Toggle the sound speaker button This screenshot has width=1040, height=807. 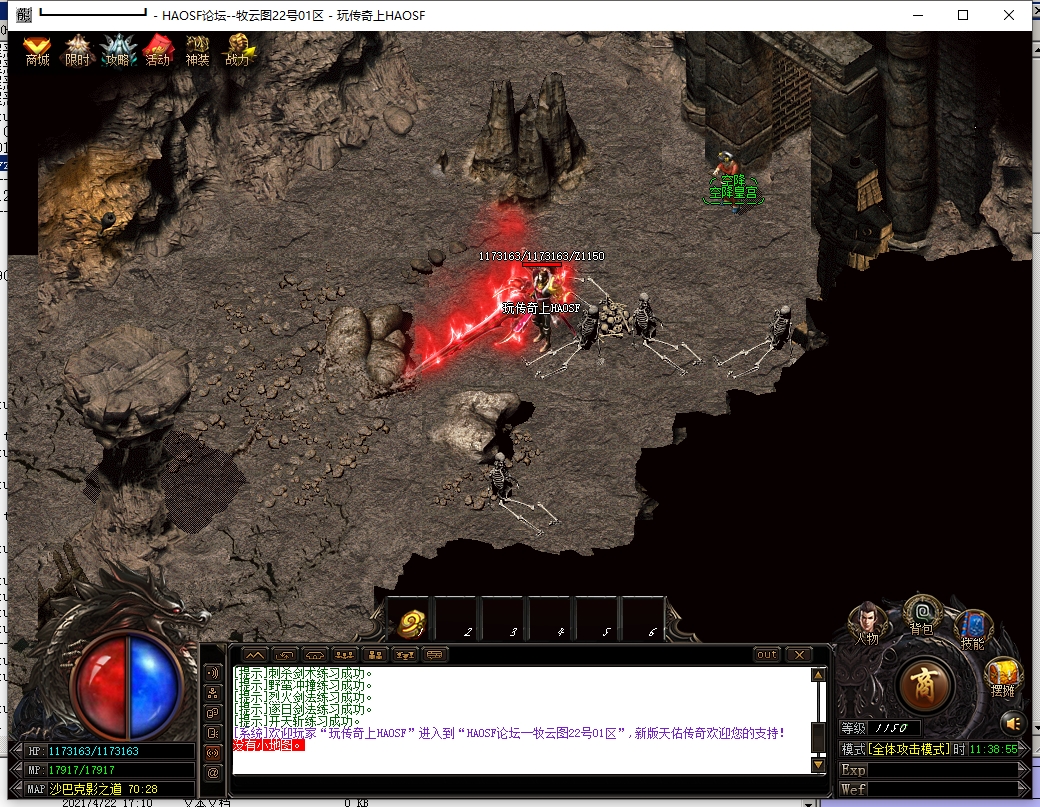(x=1012, y=722)
